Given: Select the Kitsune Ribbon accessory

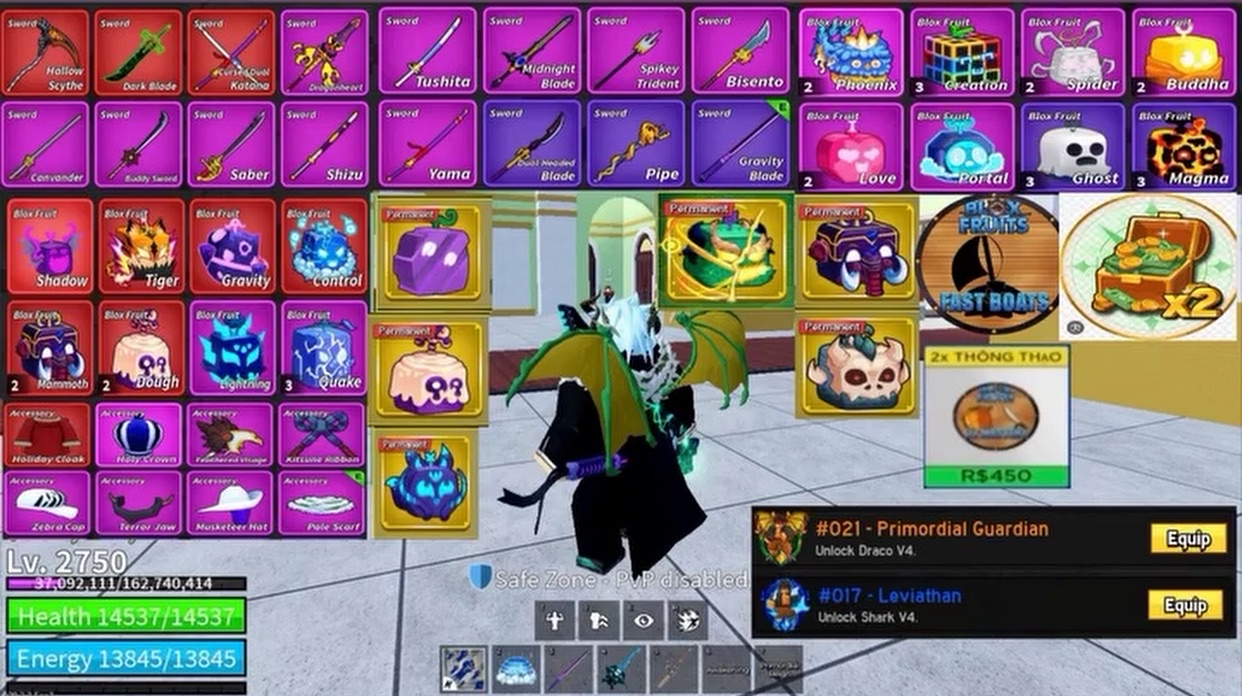Looking at the screenshot, I should [322, 436].
